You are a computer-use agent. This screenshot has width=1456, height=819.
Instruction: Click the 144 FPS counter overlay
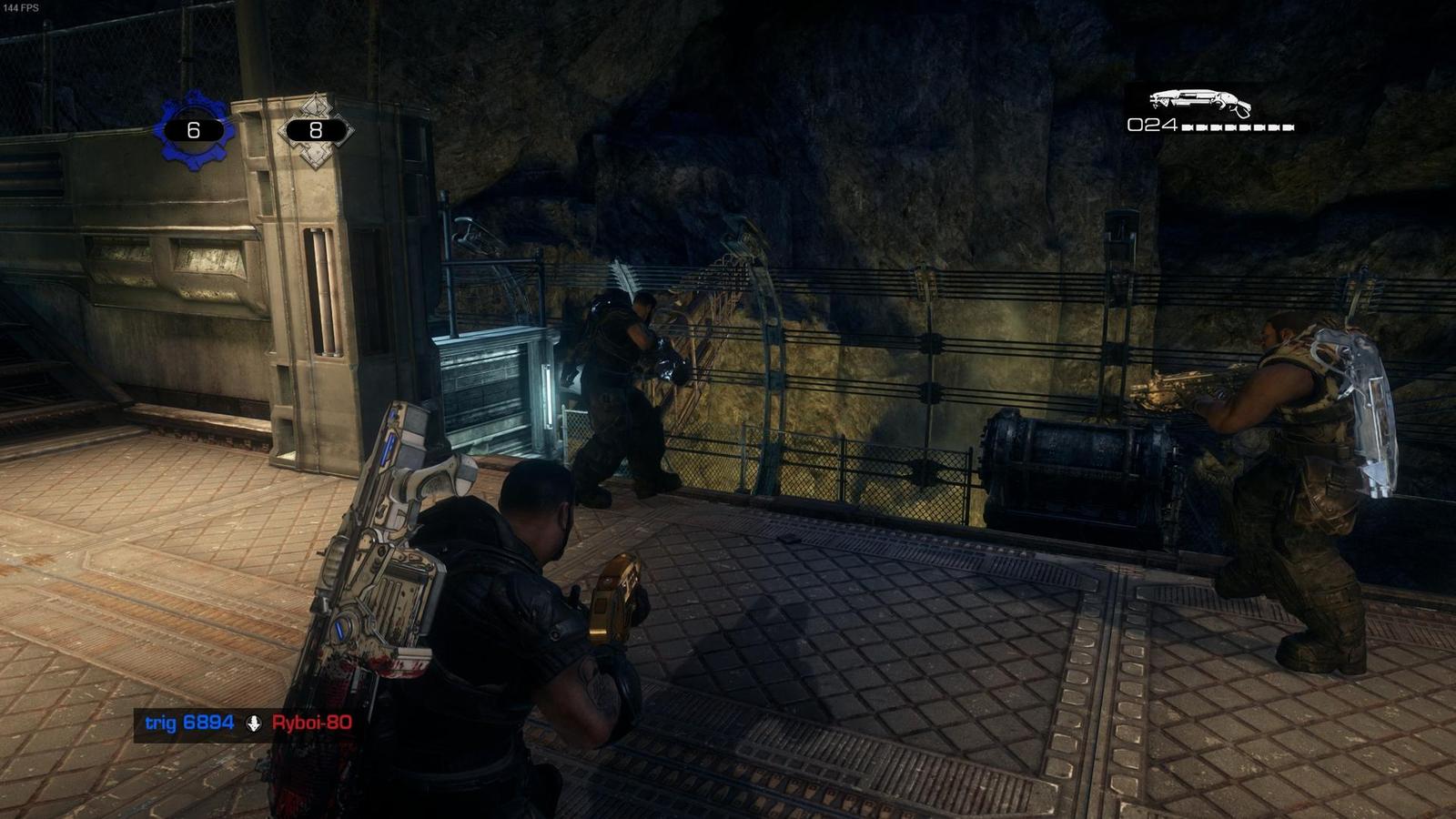tap(21, 9)
